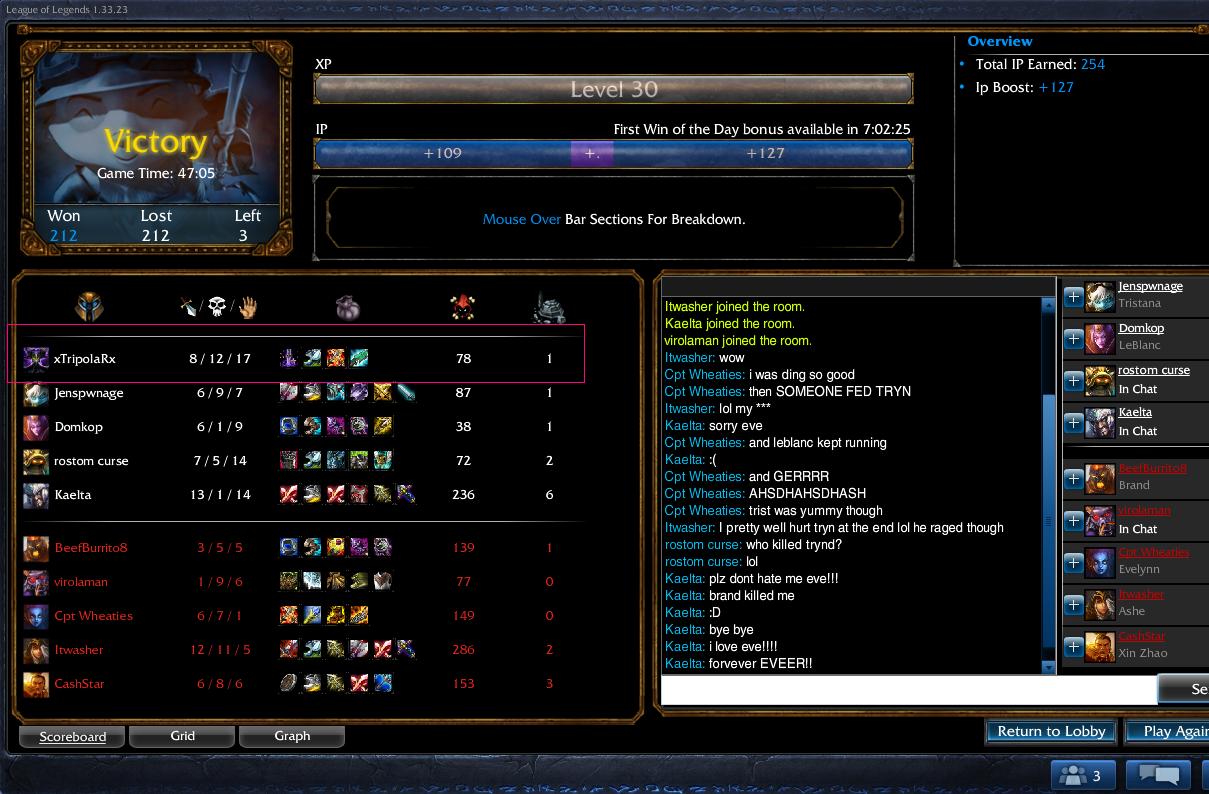Click Return to Lobby button
The image size is (1209, 794).
pyautogui.click(x=1051, y=731)
